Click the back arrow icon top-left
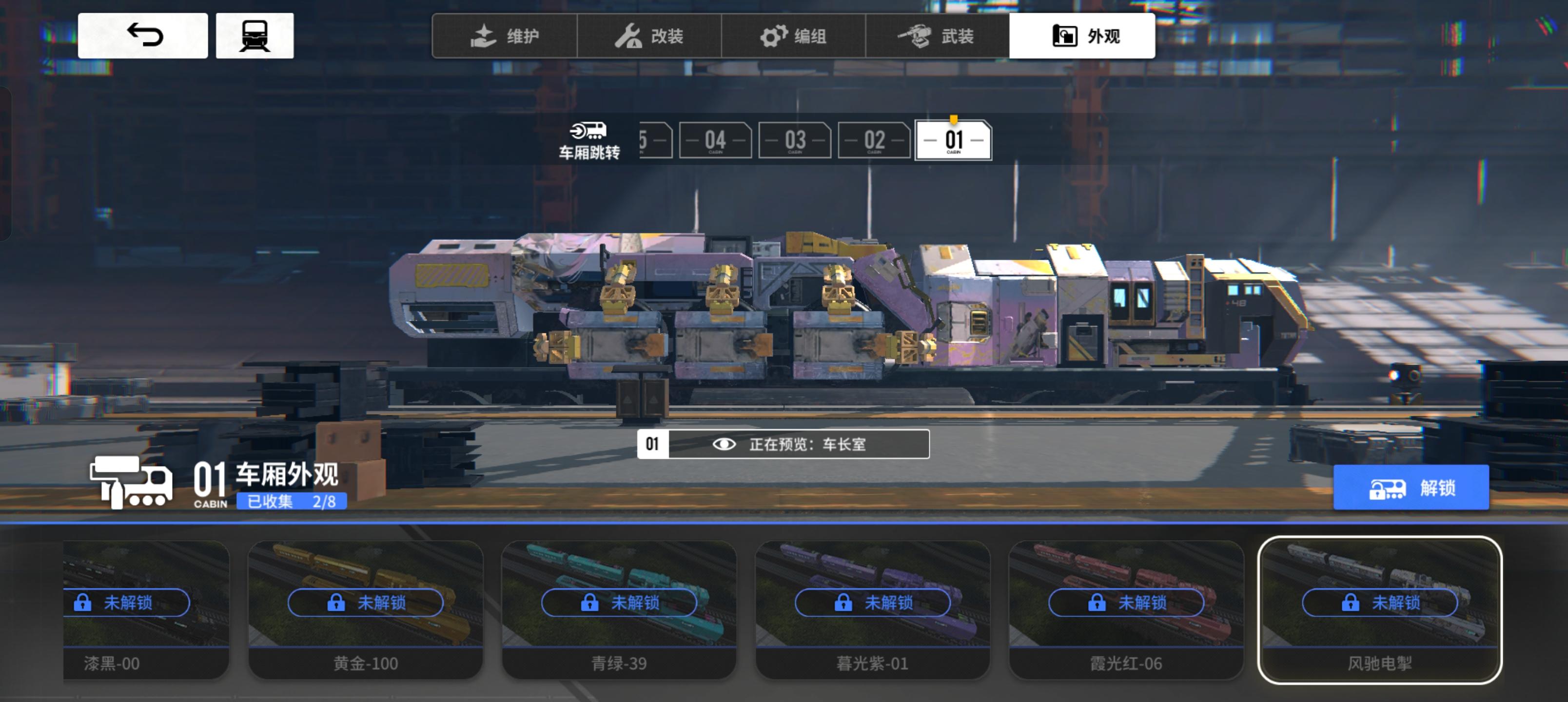1568x702 pixels. [144, 35]
